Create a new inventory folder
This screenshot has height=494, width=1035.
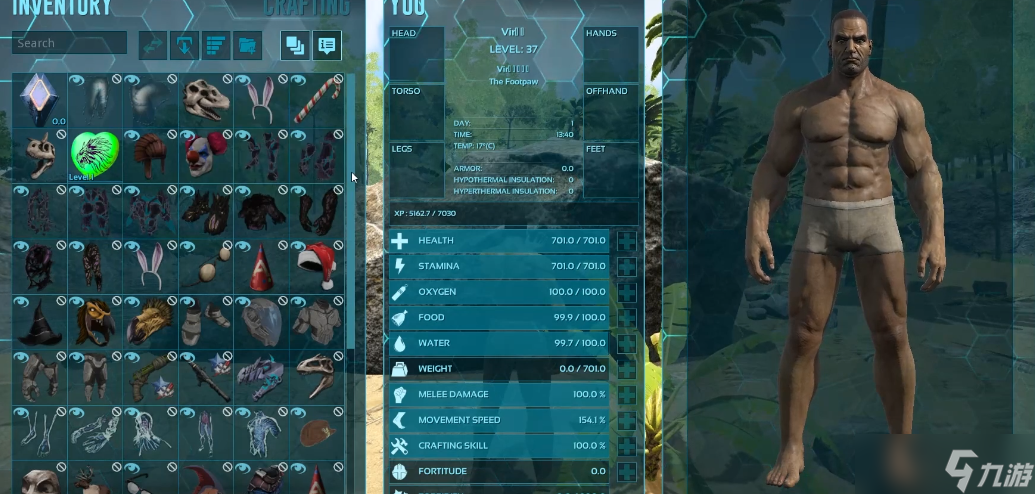click(247, 44)
